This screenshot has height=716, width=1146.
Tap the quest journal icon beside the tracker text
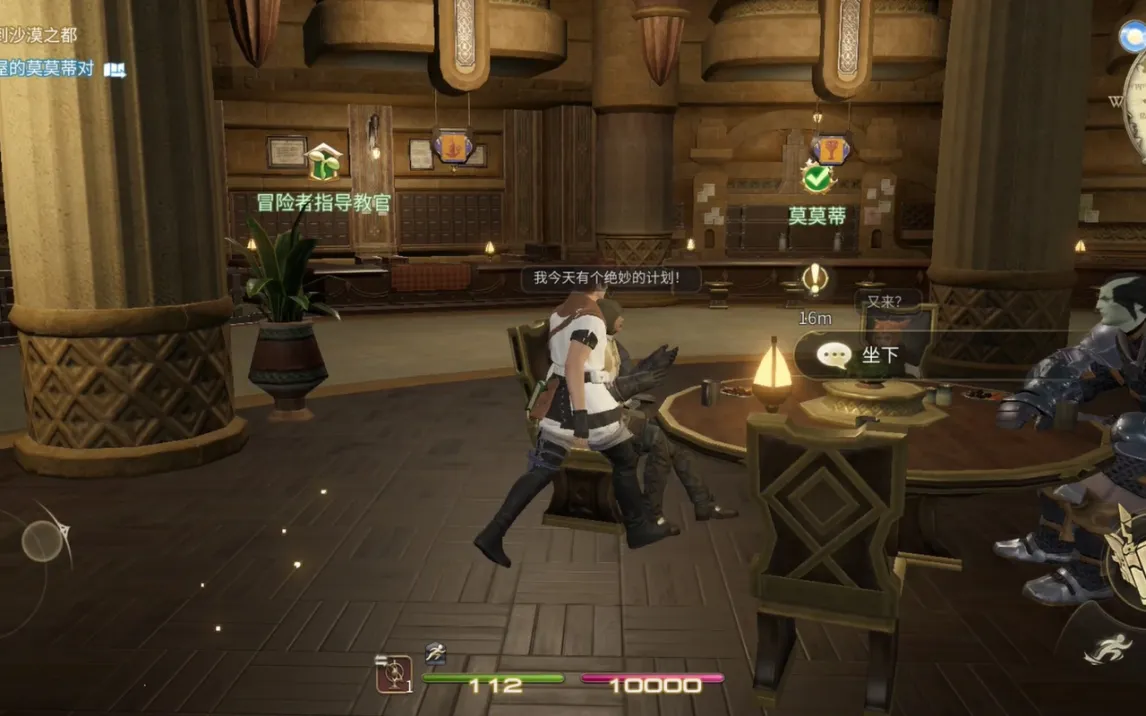(115, 70)
